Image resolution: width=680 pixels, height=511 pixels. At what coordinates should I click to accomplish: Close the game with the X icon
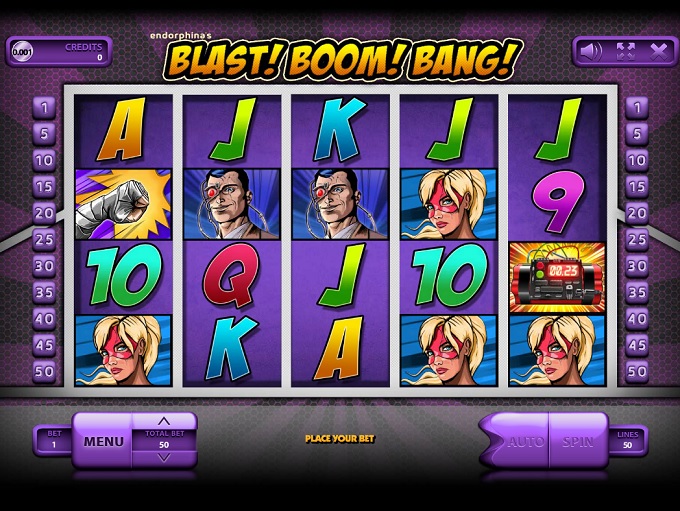658,50
